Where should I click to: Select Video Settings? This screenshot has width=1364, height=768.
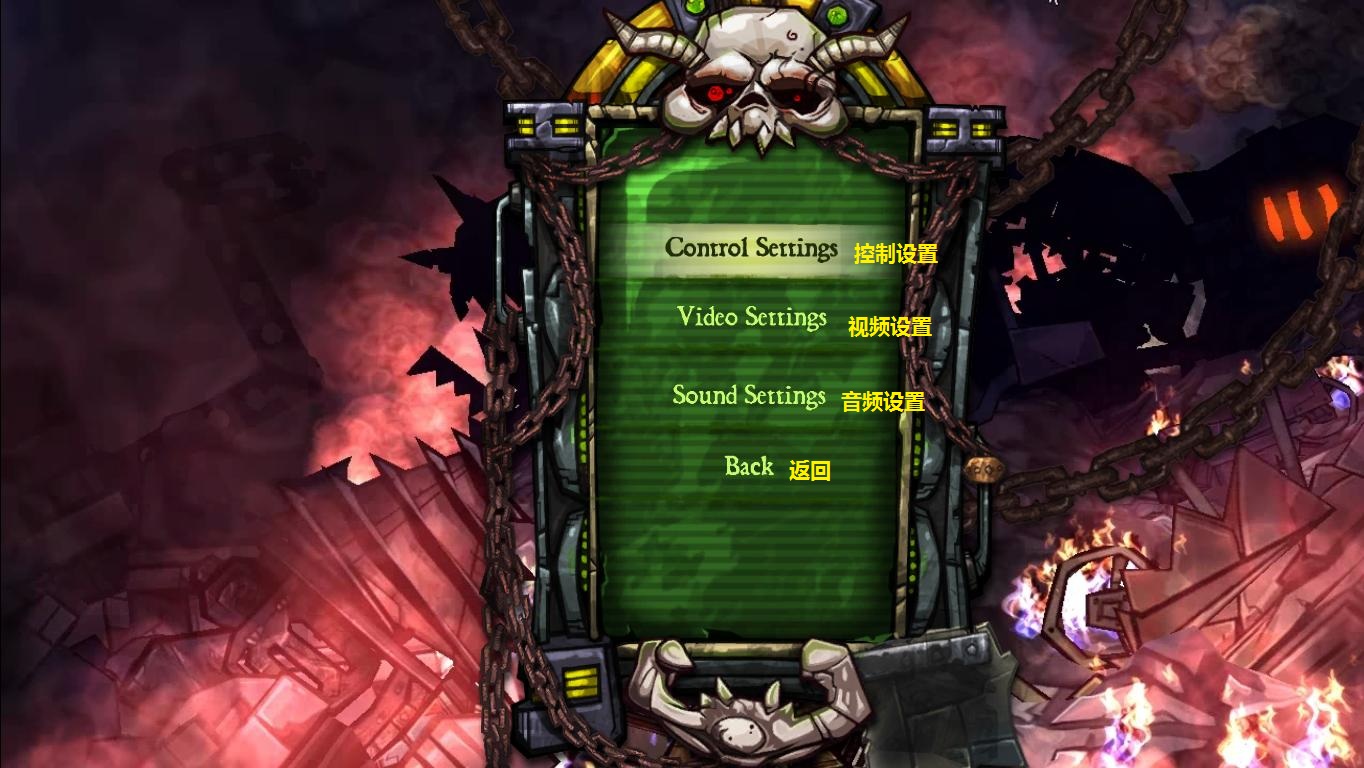click(752, 318)
